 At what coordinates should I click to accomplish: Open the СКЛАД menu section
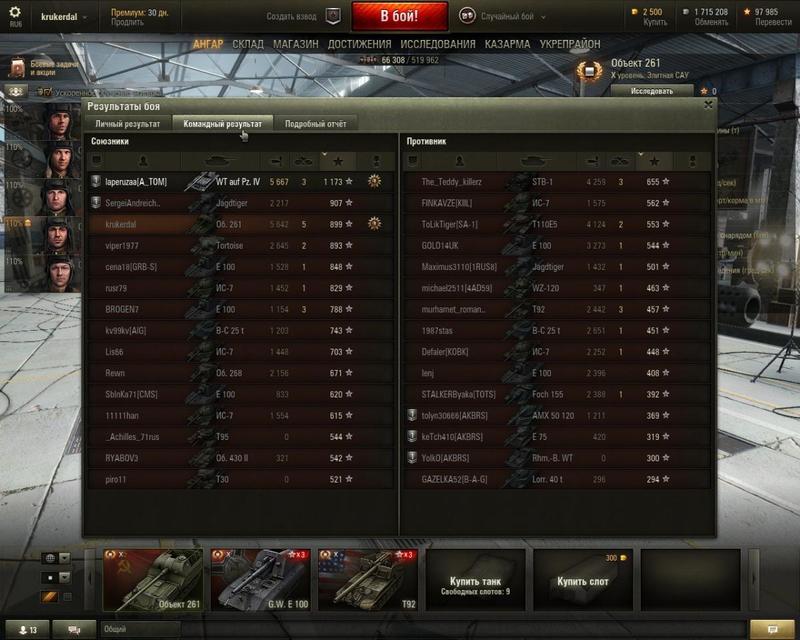pyautogui.click(x=248, y=45)
